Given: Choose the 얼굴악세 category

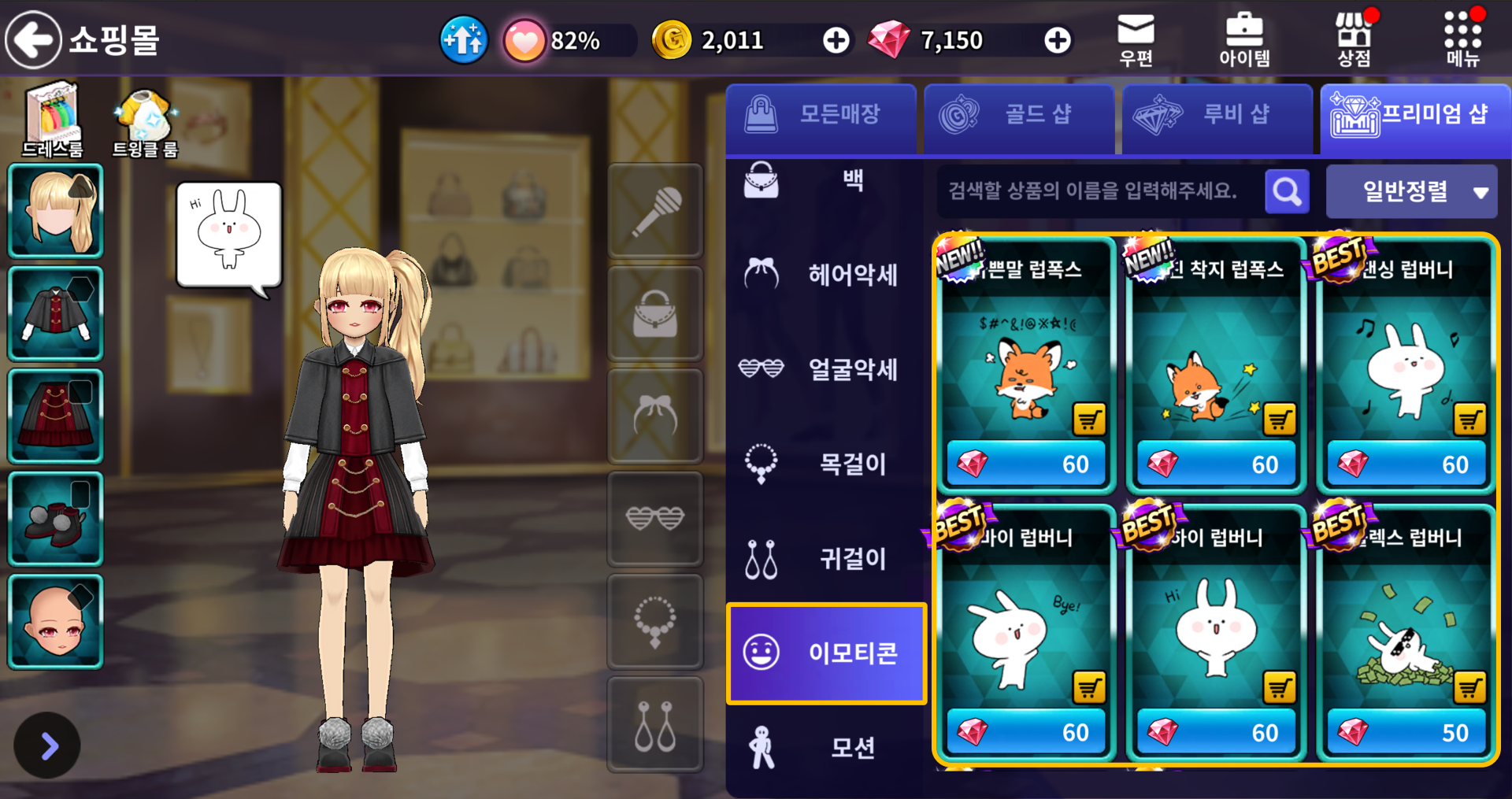Looking at the screenshot, I should 825,369.
